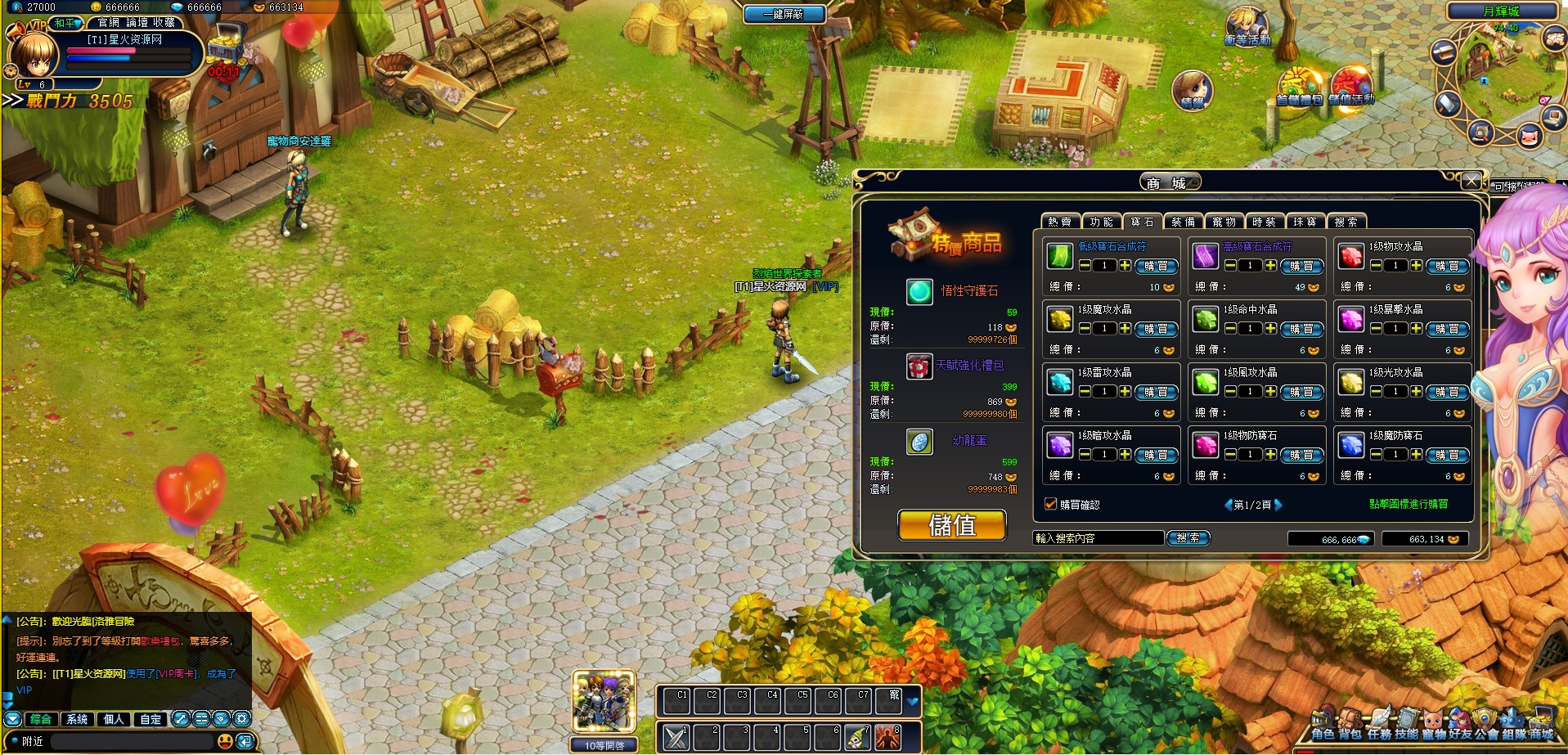The image size is (1568, 755).
Task: Switch to the 系統 chat tab
Action: click(x=76, y=719)
